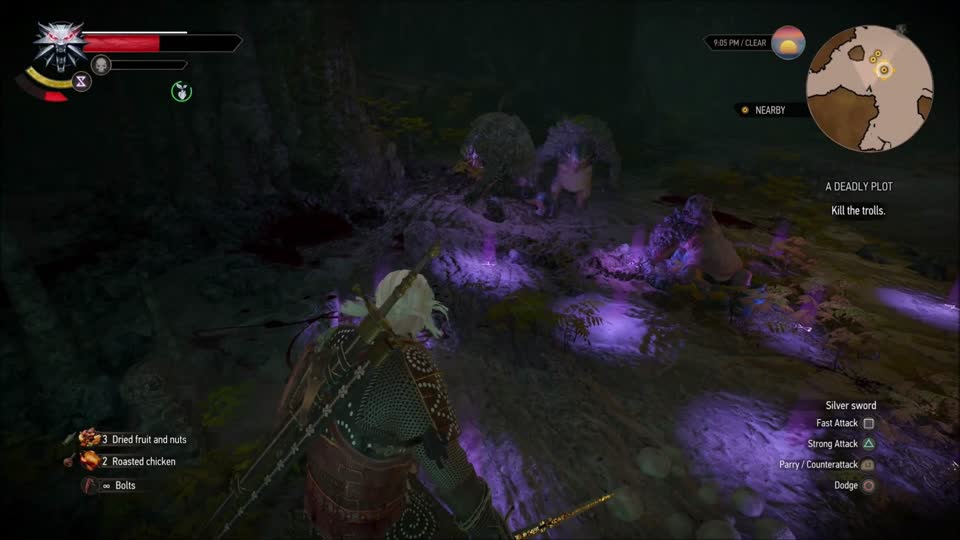Select the active sign icon beside the stamina arc
The width and height of the screenshot is (960, 540).
pyautogui.click(x=81, y=82)
